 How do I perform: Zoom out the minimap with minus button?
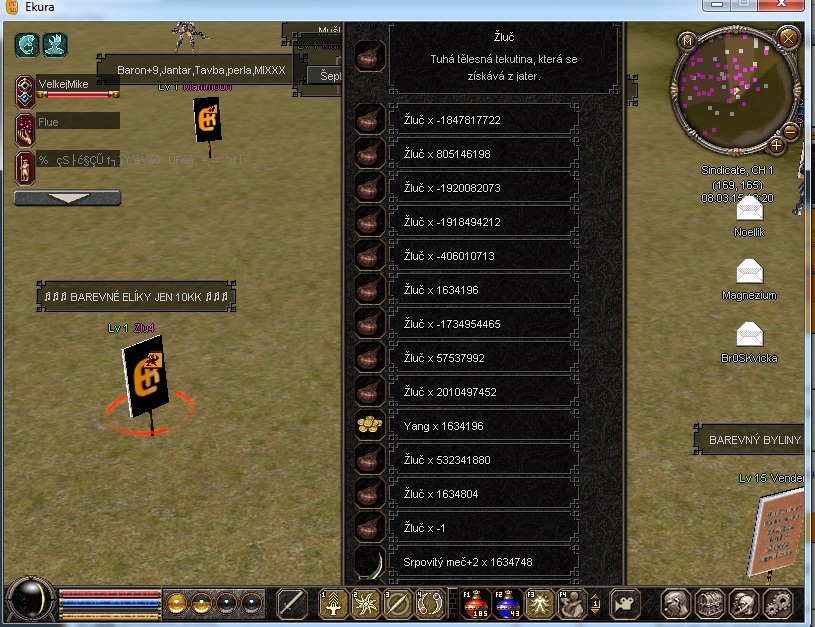(791, 131)
